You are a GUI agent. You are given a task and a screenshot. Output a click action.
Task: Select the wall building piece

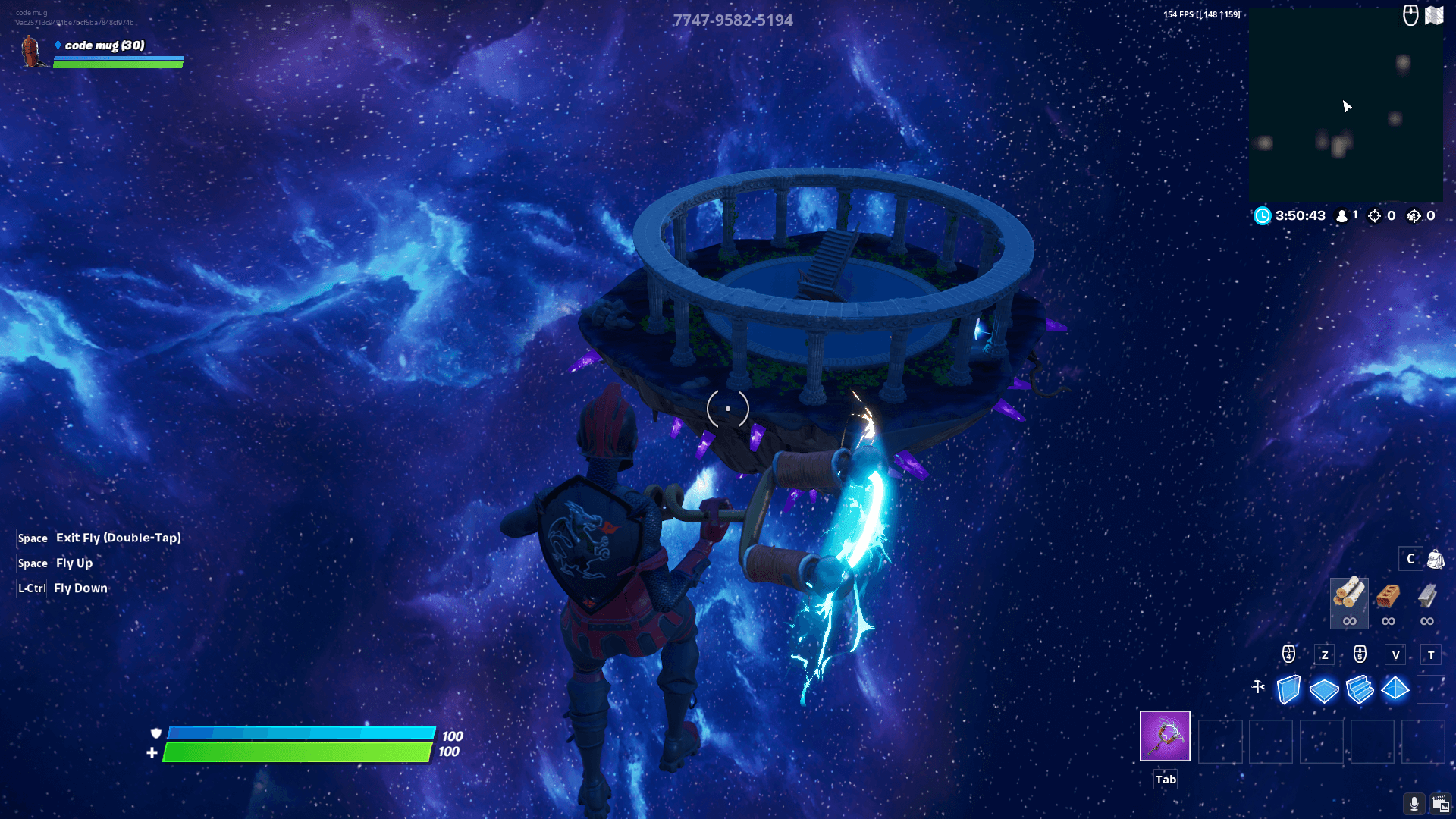tap(1288, 690)
